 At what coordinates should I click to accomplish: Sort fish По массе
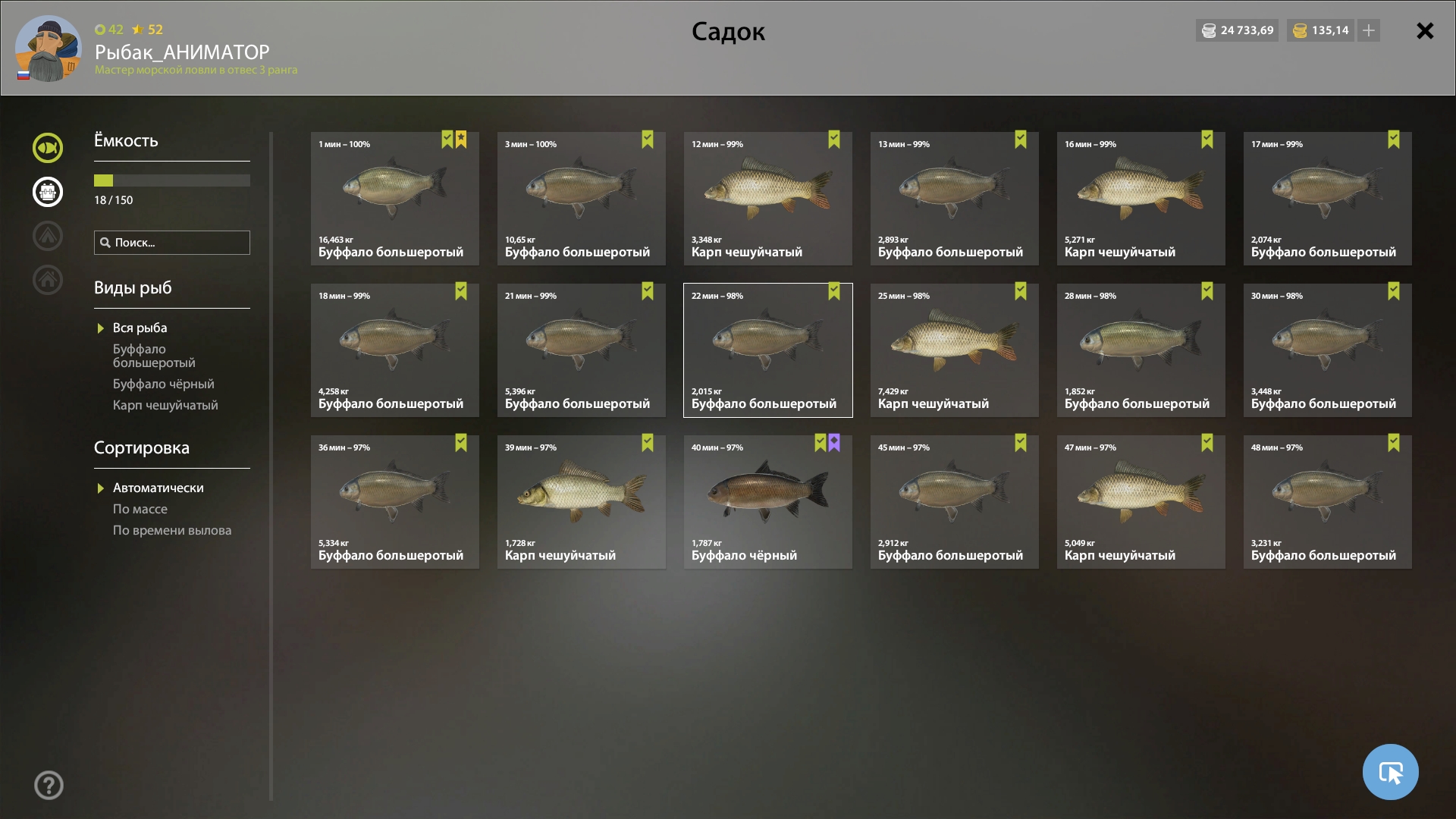click(x=140, y=509)
